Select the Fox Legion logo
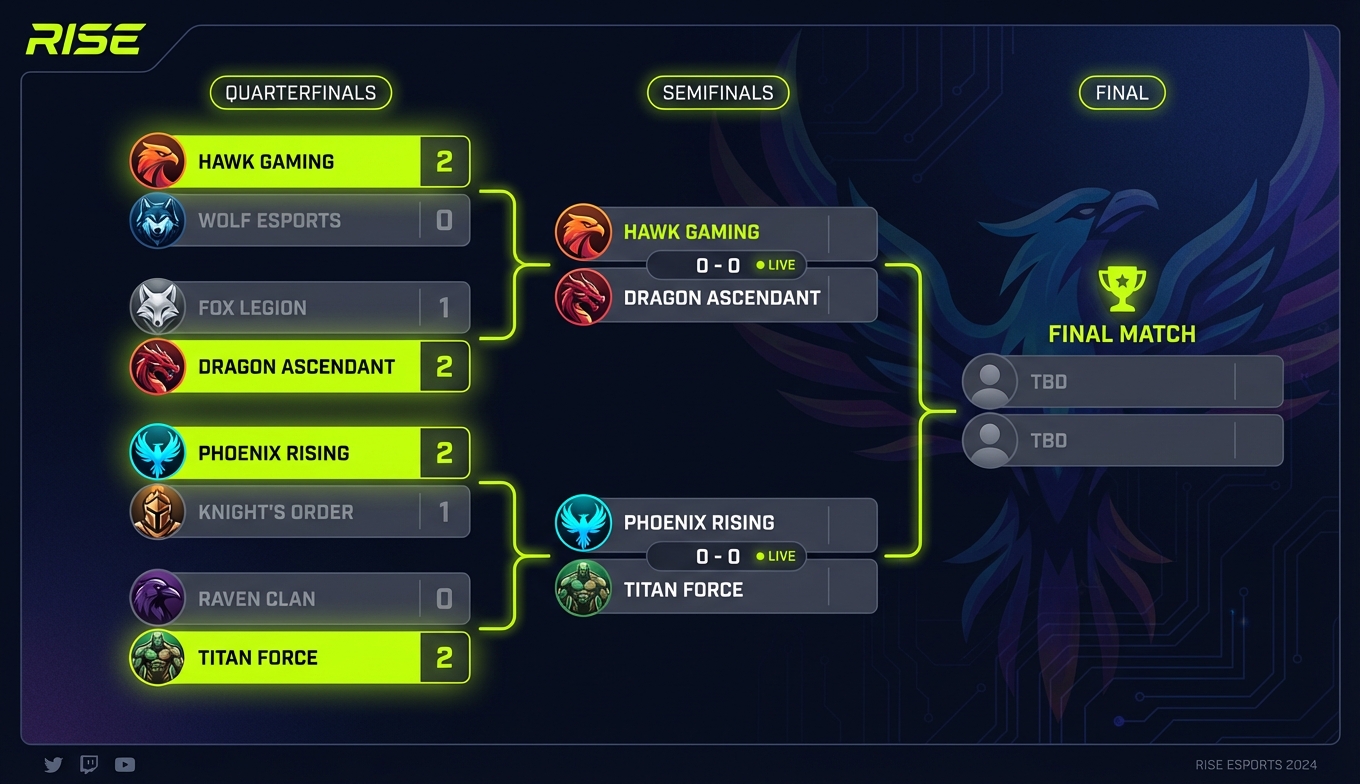Screen dimensions: 1360x784 [158, 307]
